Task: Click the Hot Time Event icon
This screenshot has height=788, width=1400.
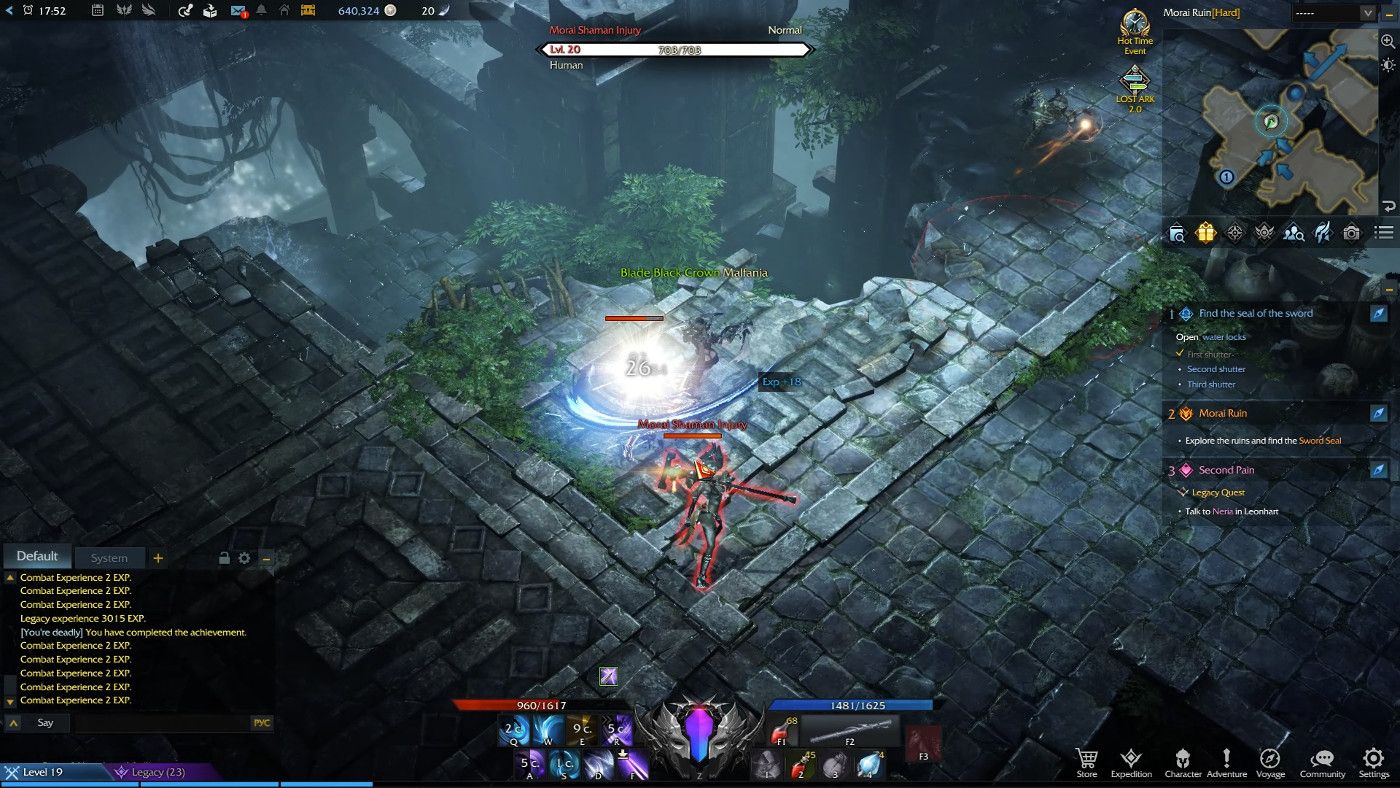Action: (x=1134, y=30)
